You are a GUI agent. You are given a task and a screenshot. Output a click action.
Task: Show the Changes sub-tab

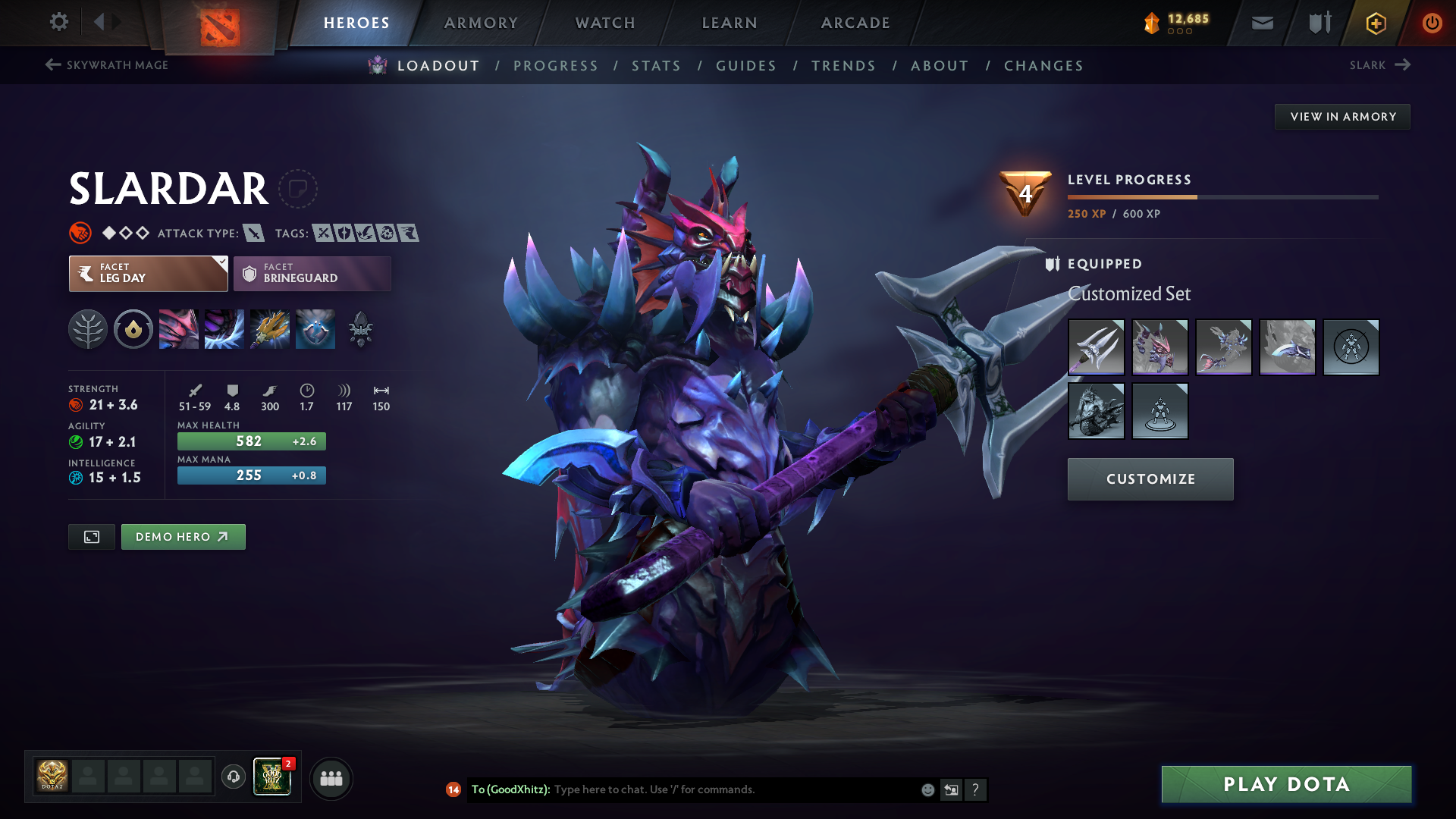point(1043,66)
